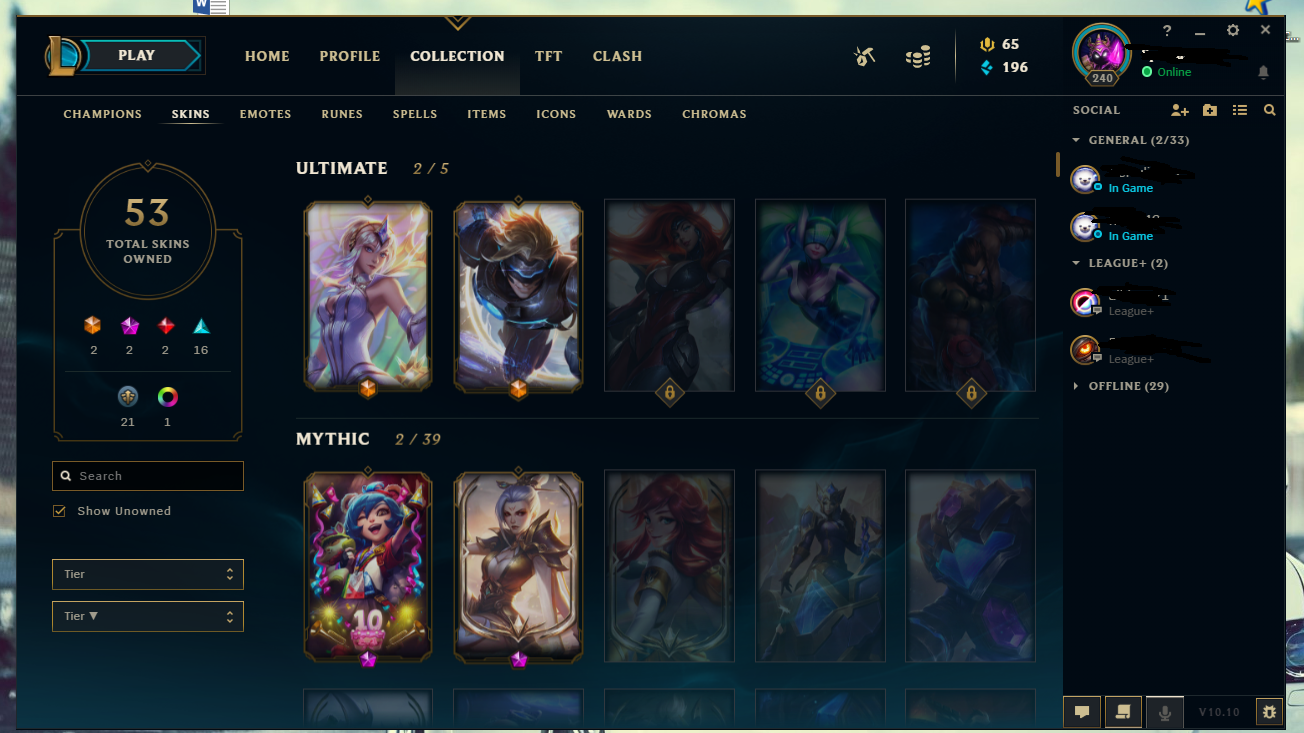View the Chromas tab
The width and height of the screenshot is (1304, 733).
(x=714, y=114)
